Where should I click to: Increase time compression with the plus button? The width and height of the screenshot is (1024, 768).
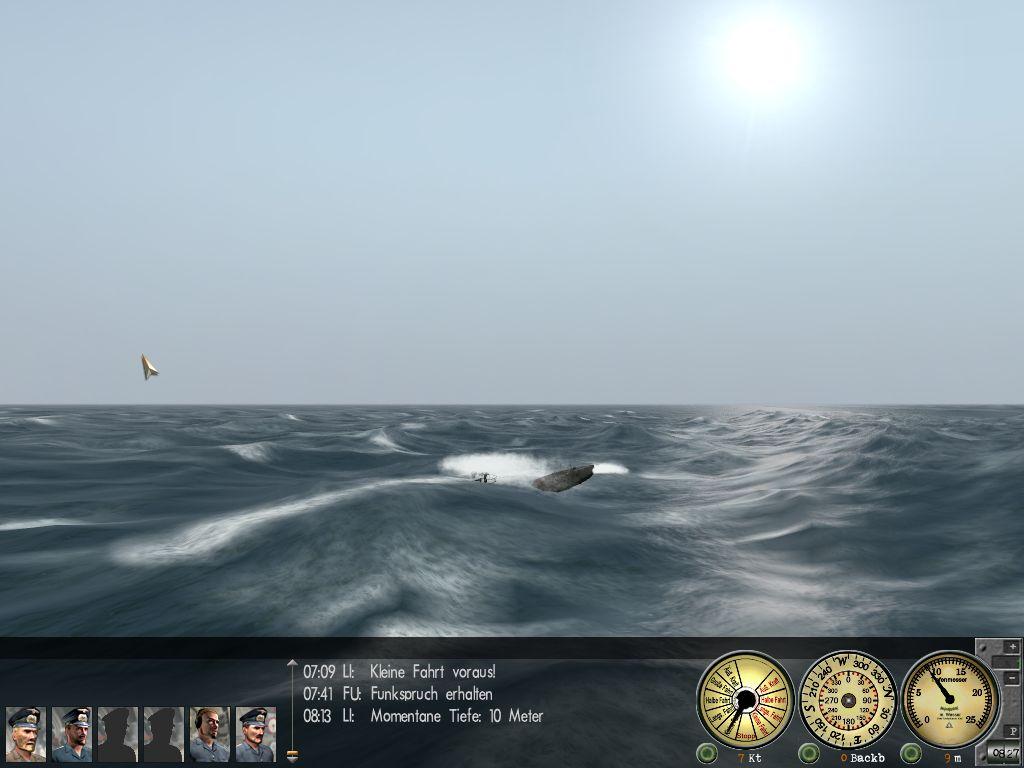[x=1012, y=647]
